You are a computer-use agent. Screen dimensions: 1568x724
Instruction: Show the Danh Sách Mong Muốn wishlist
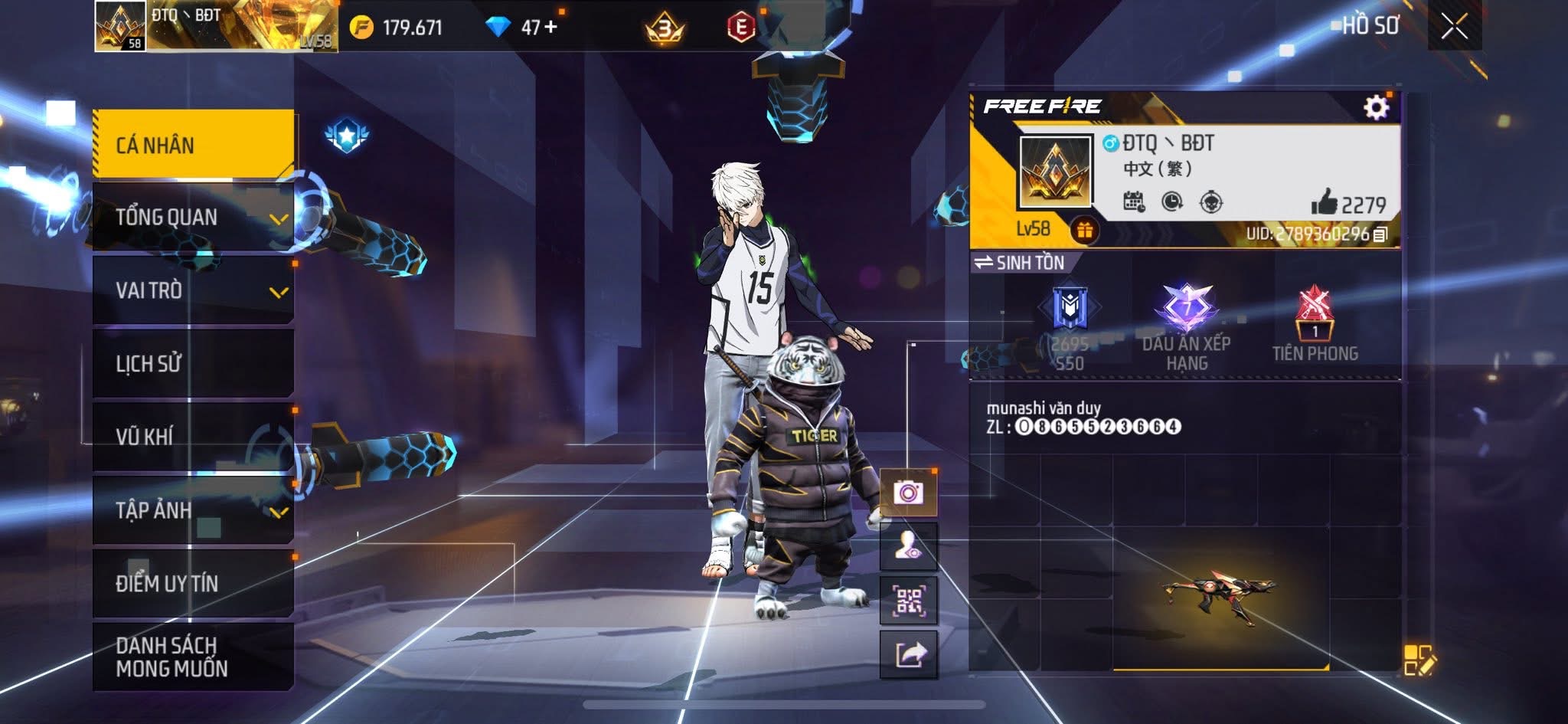click(193, 657)
